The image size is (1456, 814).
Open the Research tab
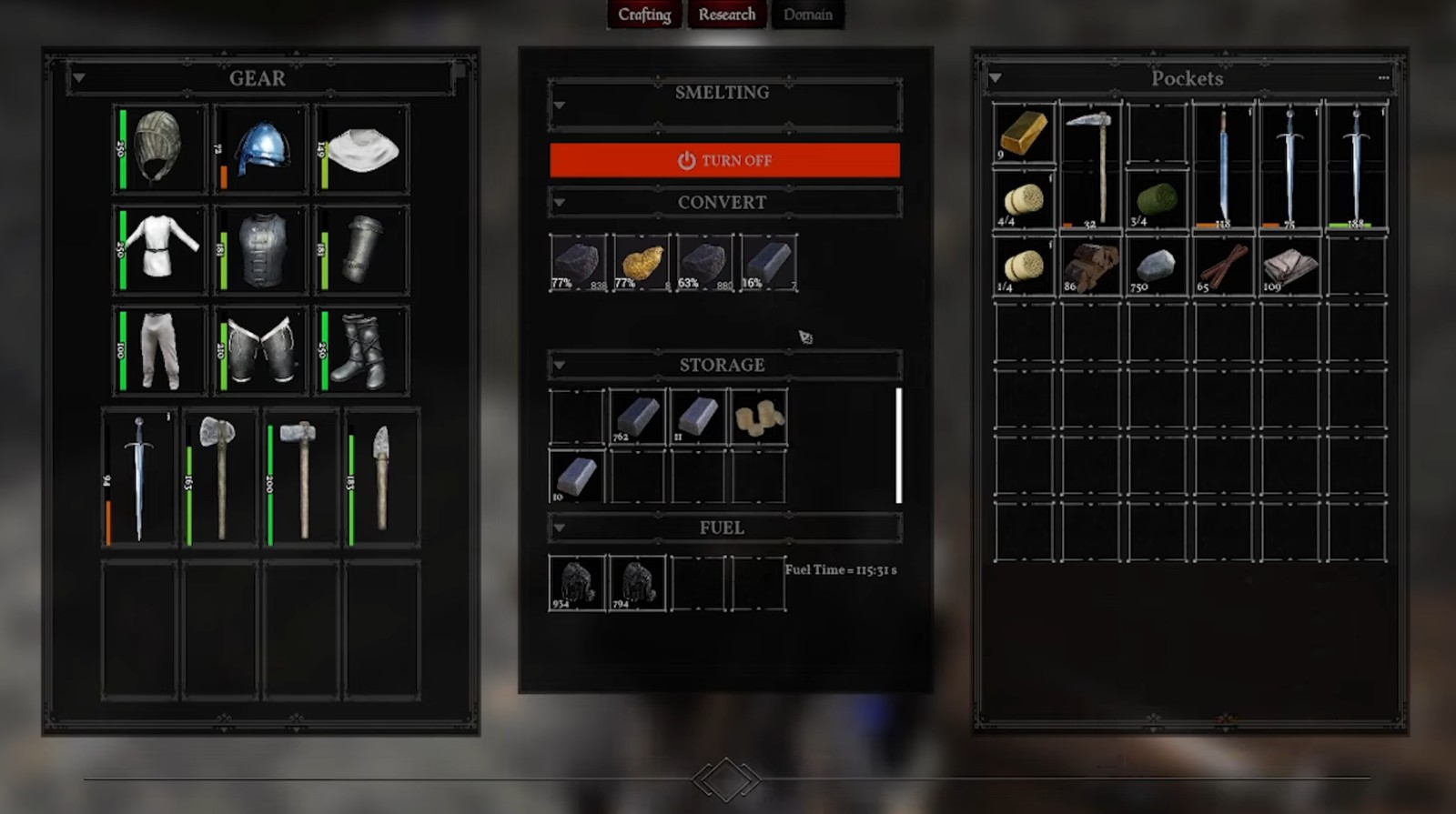(x=726, y=15)
